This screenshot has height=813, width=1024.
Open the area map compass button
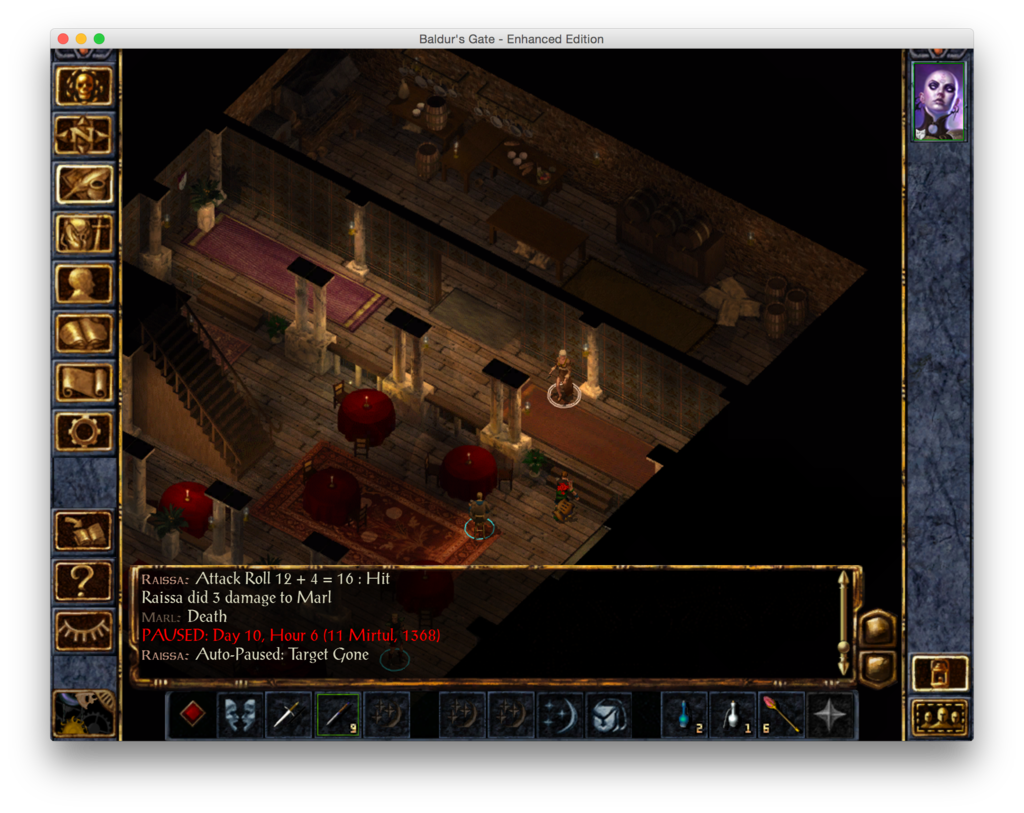(x=84, y=136)
